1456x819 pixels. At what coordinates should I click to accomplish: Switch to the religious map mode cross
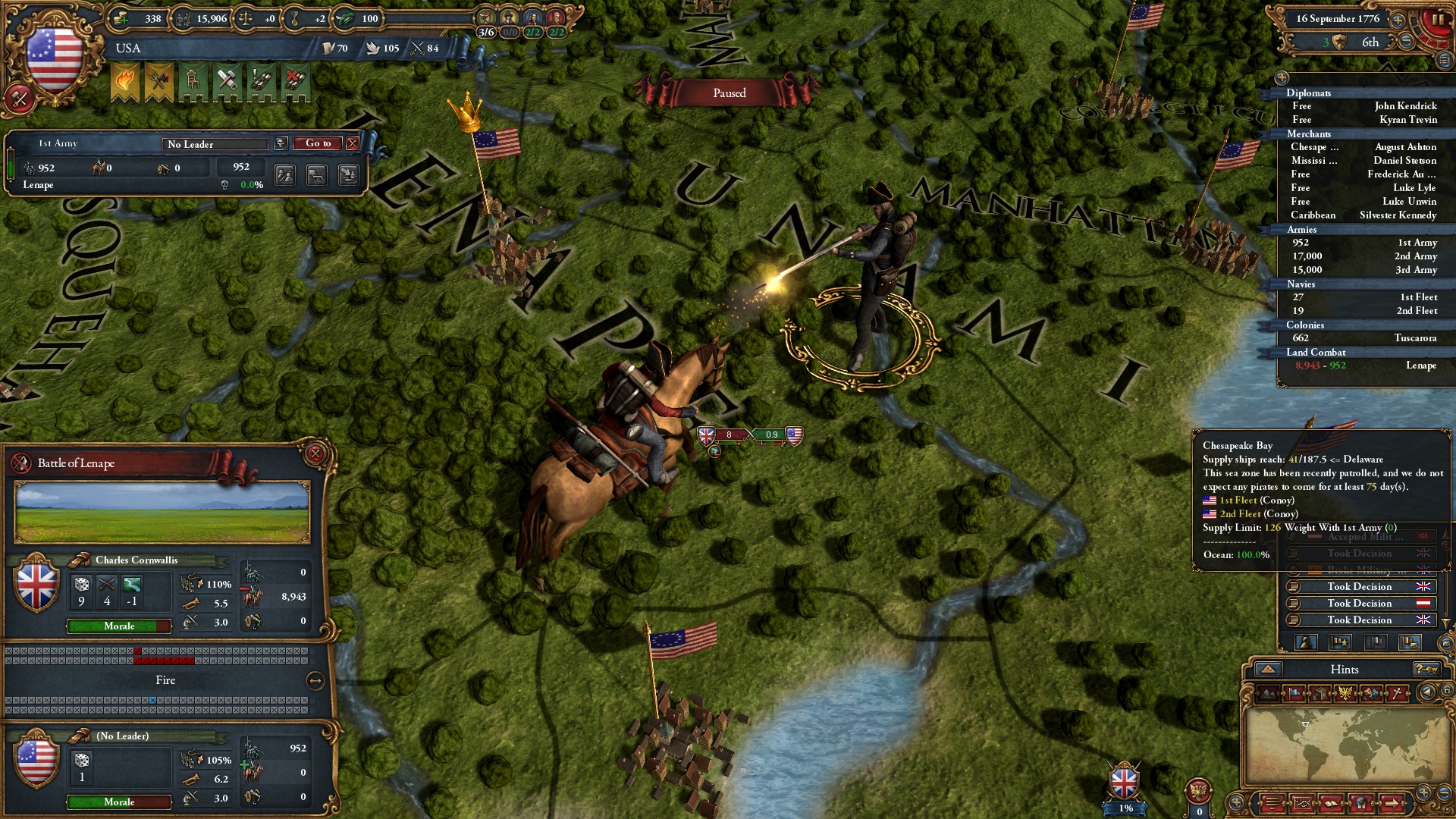1397,693
